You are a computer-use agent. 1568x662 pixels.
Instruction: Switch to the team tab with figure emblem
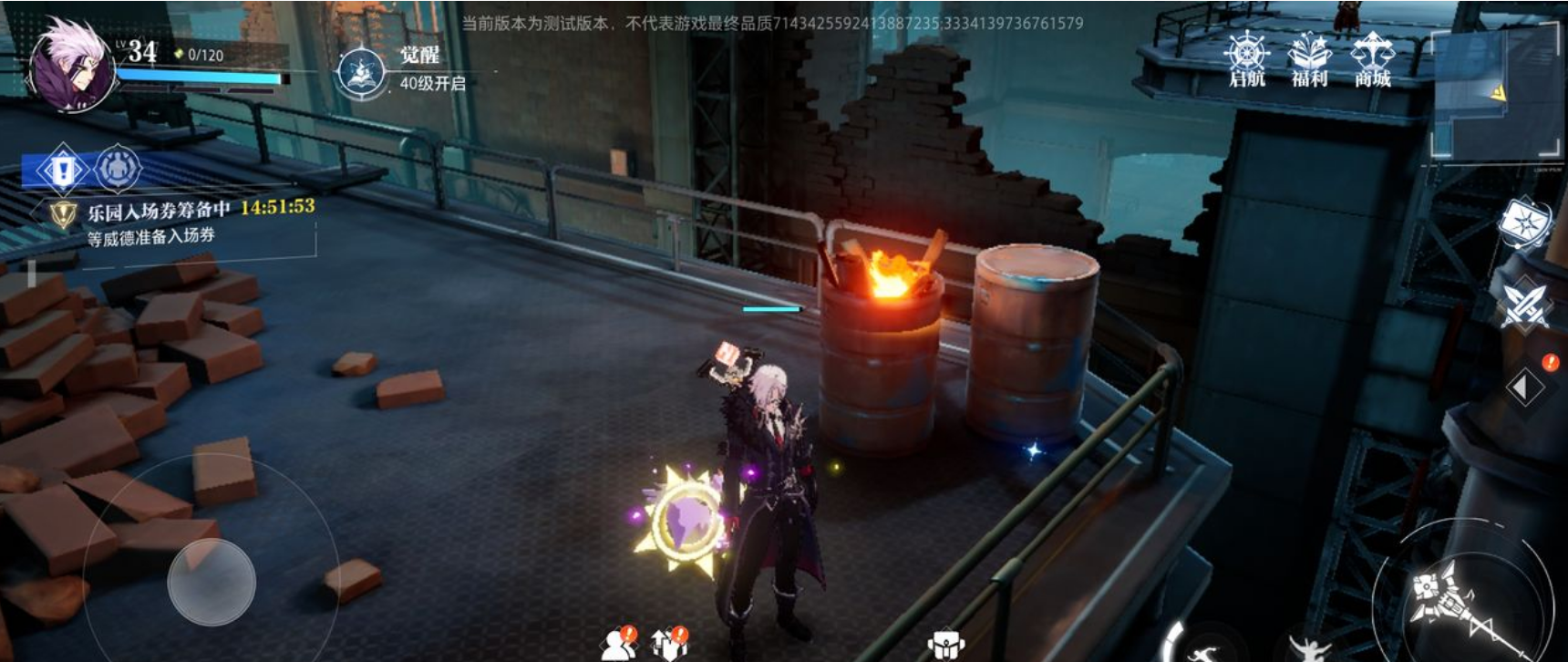pos(119,169)
